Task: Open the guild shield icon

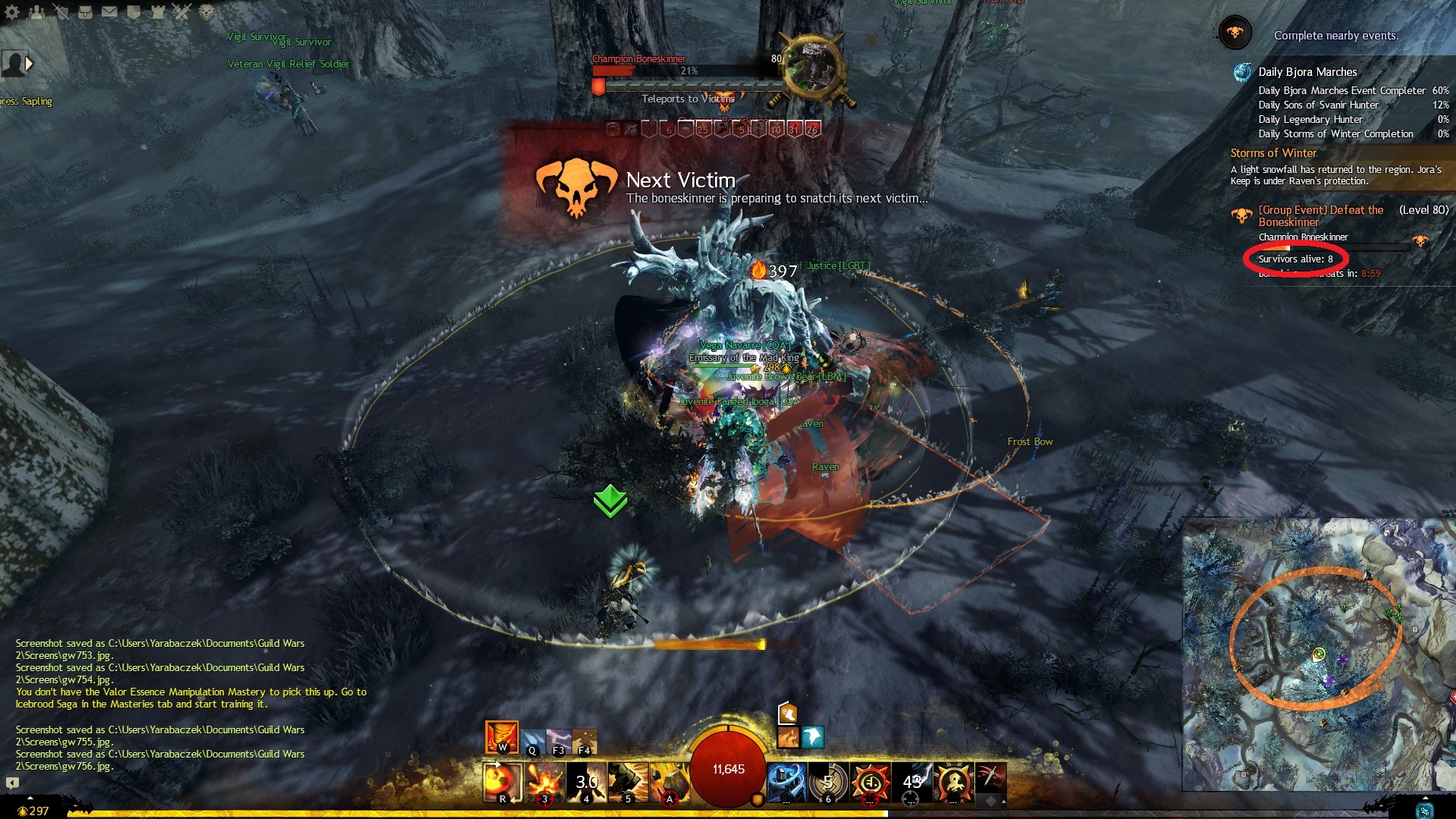Action: click(133, 11)
